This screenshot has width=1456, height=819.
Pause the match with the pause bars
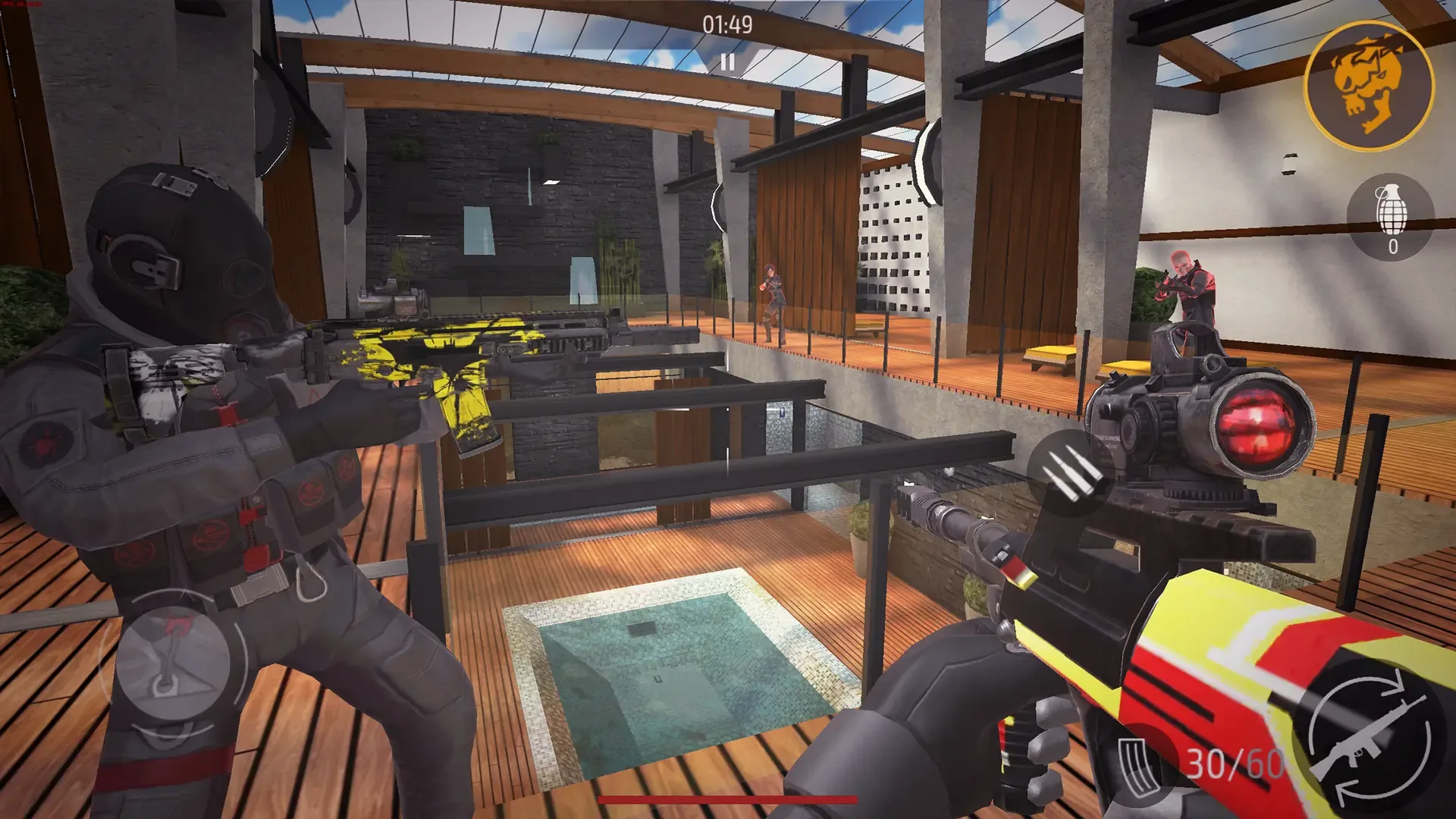(x=729, y=62)
